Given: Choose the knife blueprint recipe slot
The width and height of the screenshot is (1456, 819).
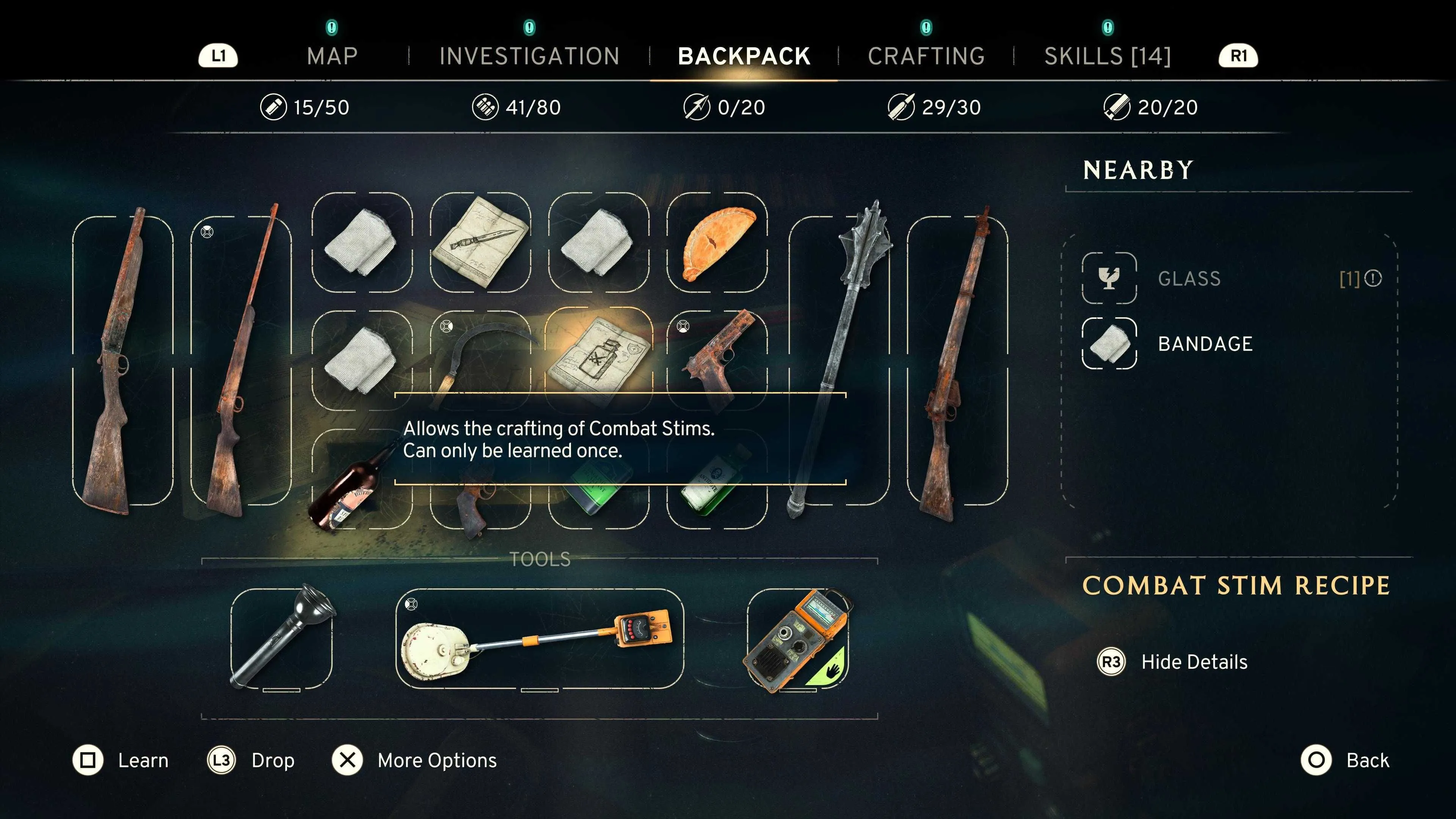Looking at the screenshot, I should [480, 243].
